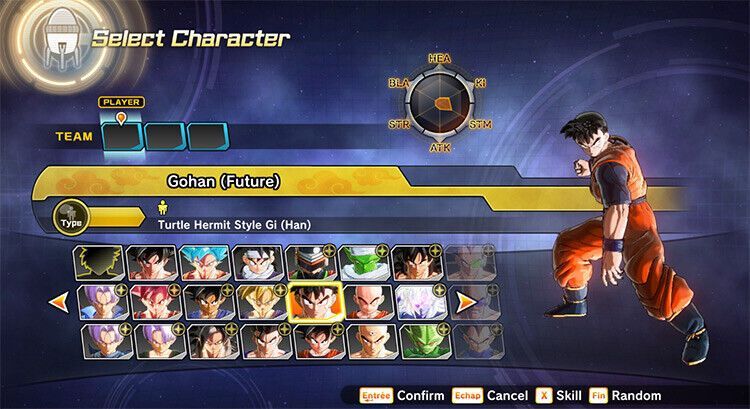750x409 pixels.
Task: Show the next page with the right arrow
Action: point(465,300)
